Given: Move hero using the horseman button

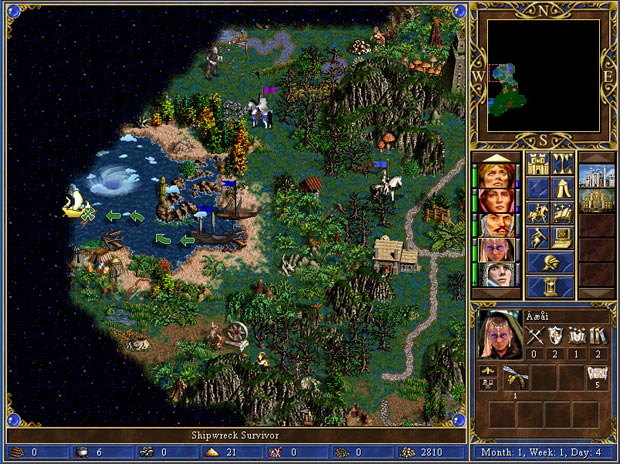Looking at the screenshot, I should coord(538,212).
